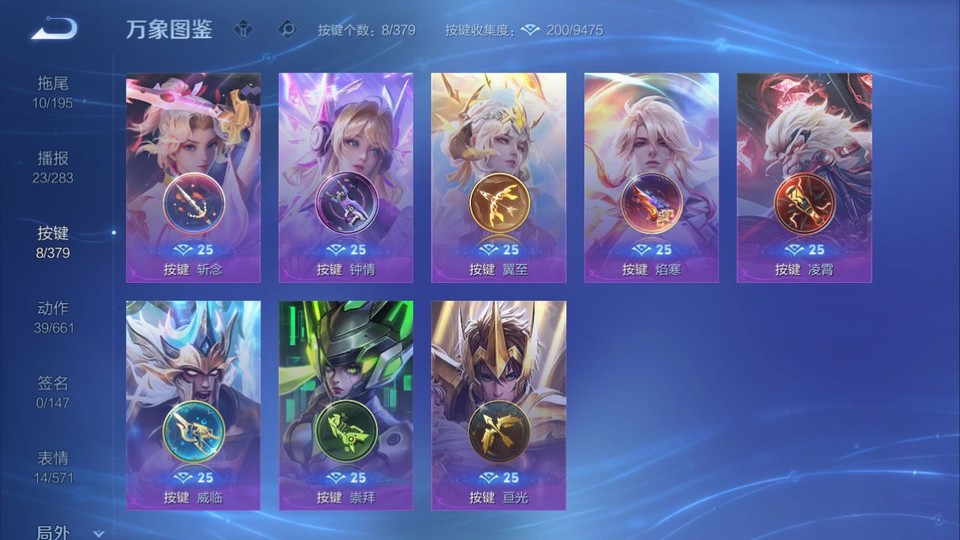Select the 崇拜 button skin card
This screenshot has height=540, width=960.
346,406
